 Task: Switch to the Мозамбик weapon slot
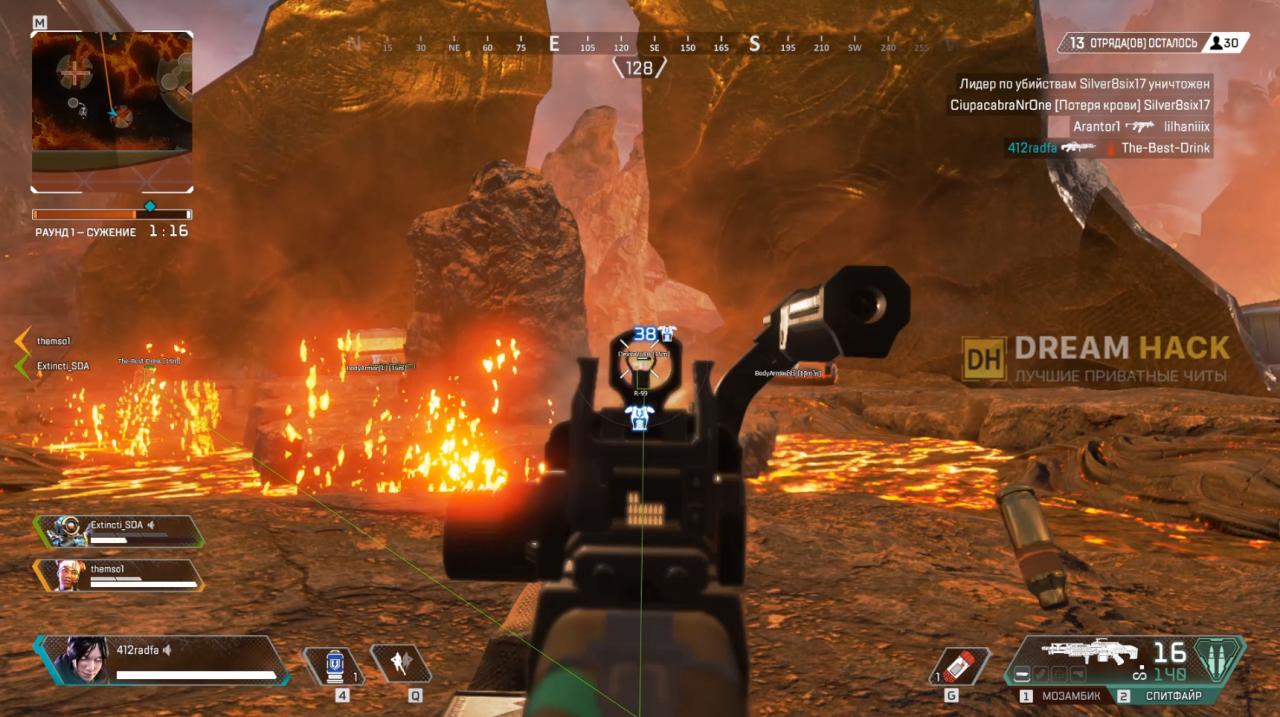(1063, 696)
